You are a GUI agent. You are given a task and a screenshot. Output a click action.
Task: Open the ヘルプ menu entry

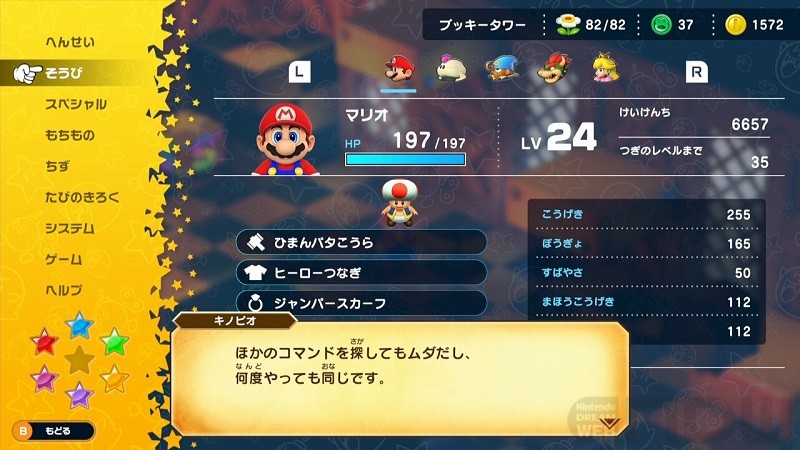(x=62, y=290)
